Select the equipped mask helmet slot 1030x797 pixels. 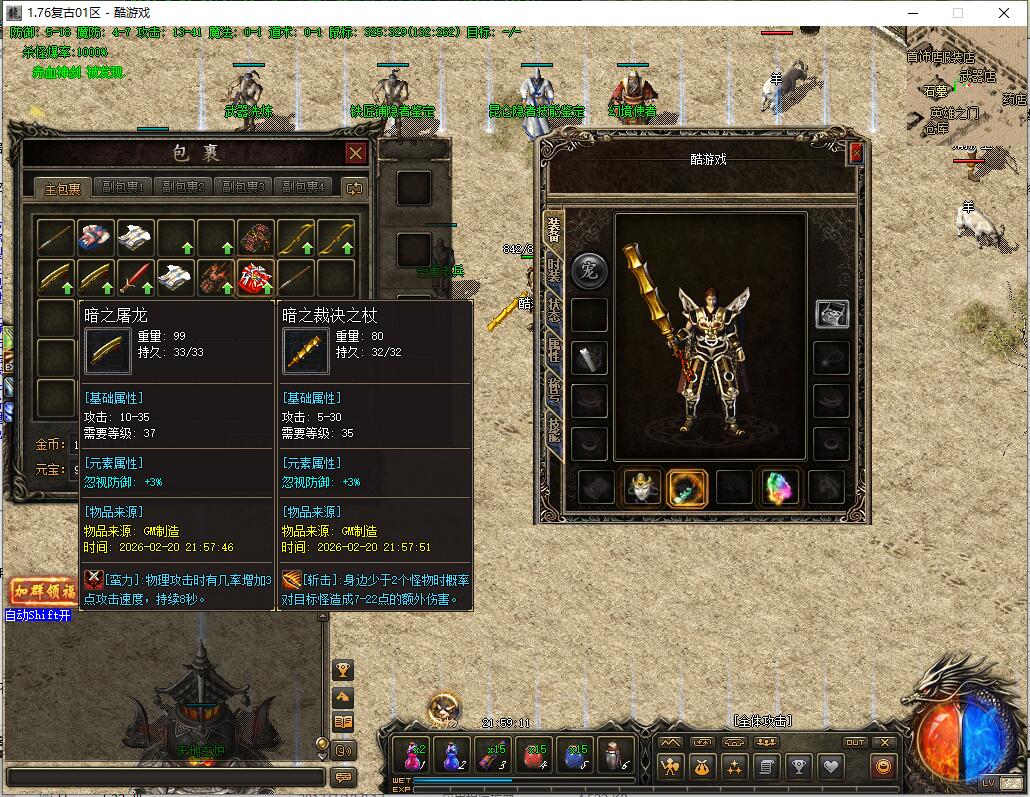[640, 487]
